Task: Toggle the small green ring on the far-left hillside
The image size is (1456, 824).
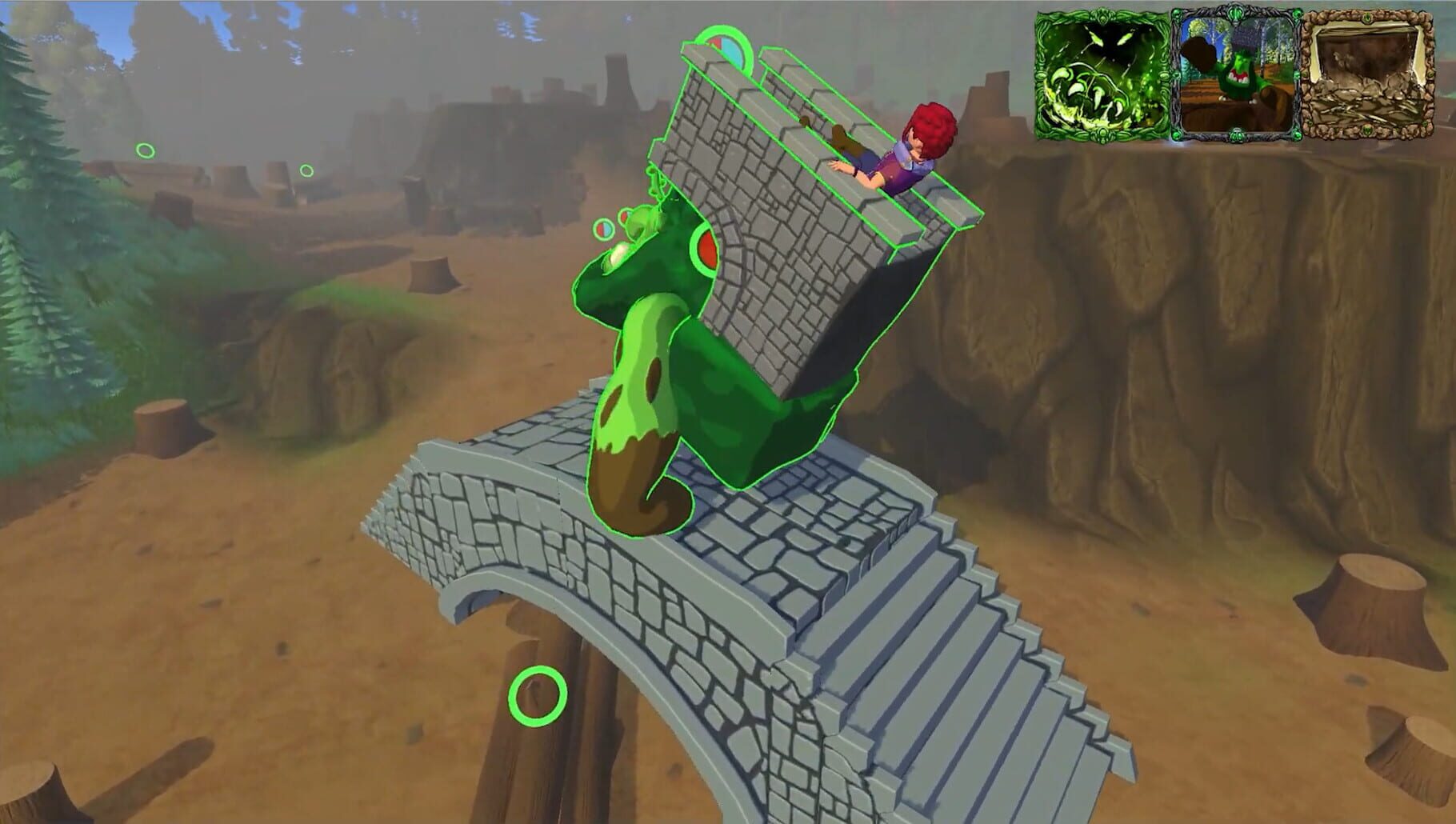Action: [145, 149]
